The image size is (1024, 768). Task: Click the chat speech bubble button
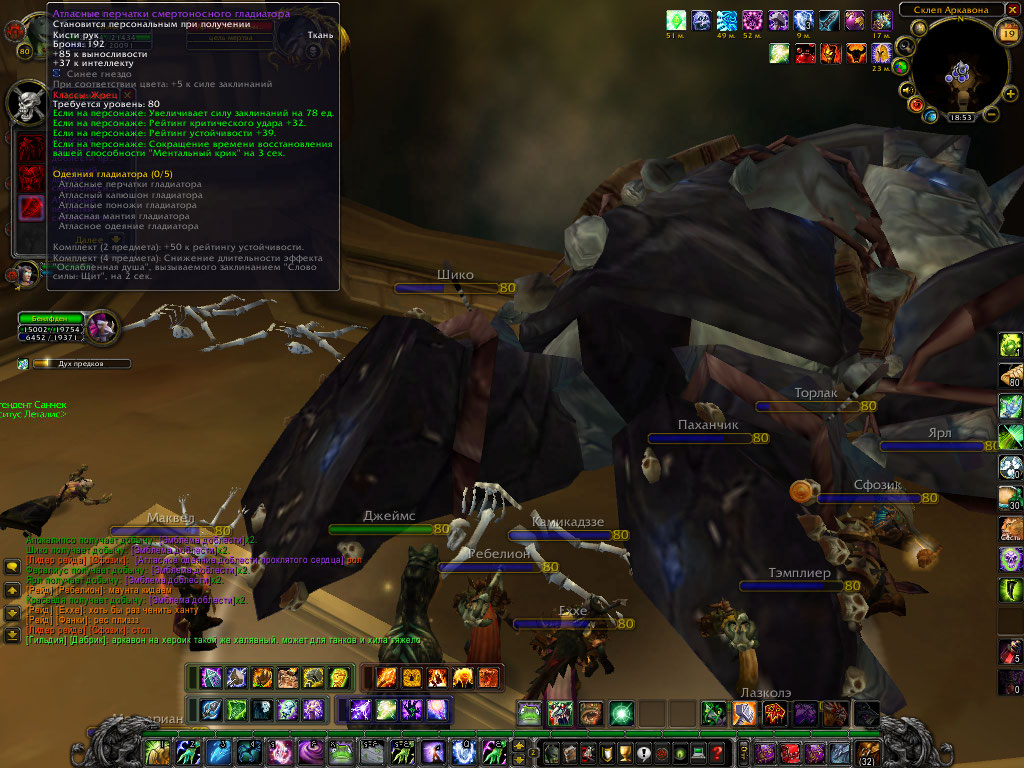[12, 567]
